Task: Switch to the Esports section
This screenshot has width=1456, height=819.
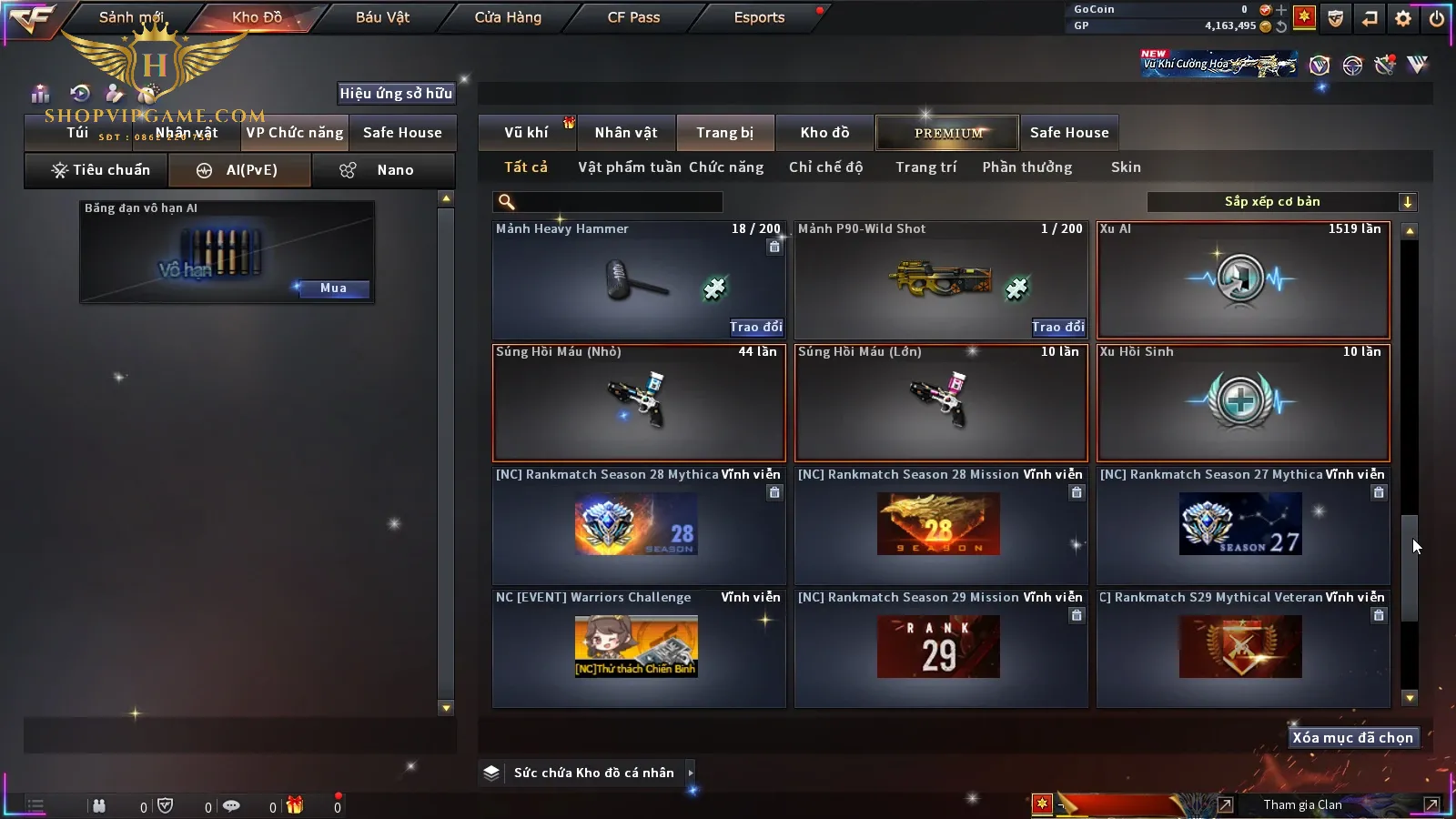Action: pyautogui.click(x=759, y=17)
